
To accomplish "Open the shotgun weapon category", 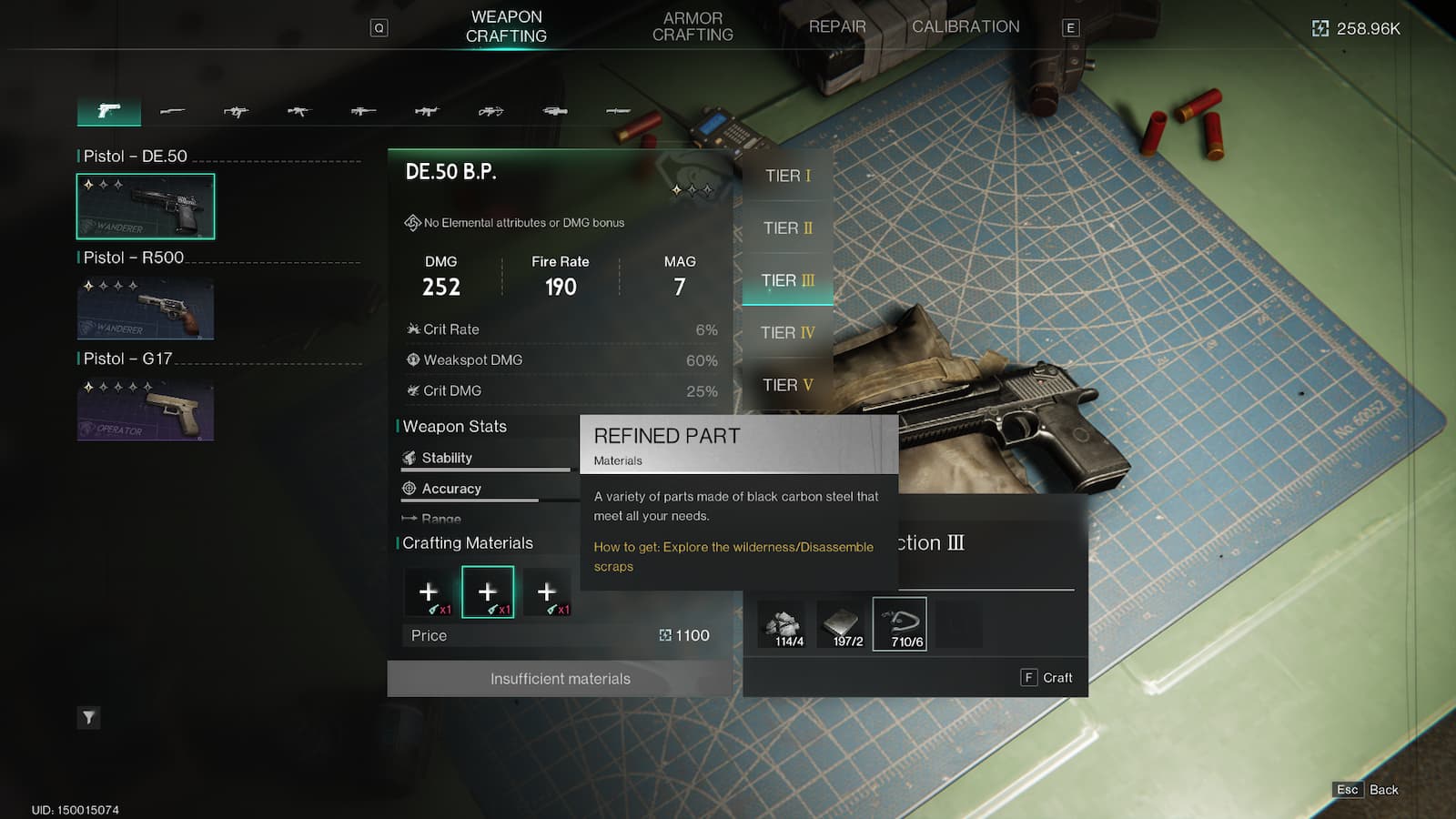I will [x=173, y=111].
